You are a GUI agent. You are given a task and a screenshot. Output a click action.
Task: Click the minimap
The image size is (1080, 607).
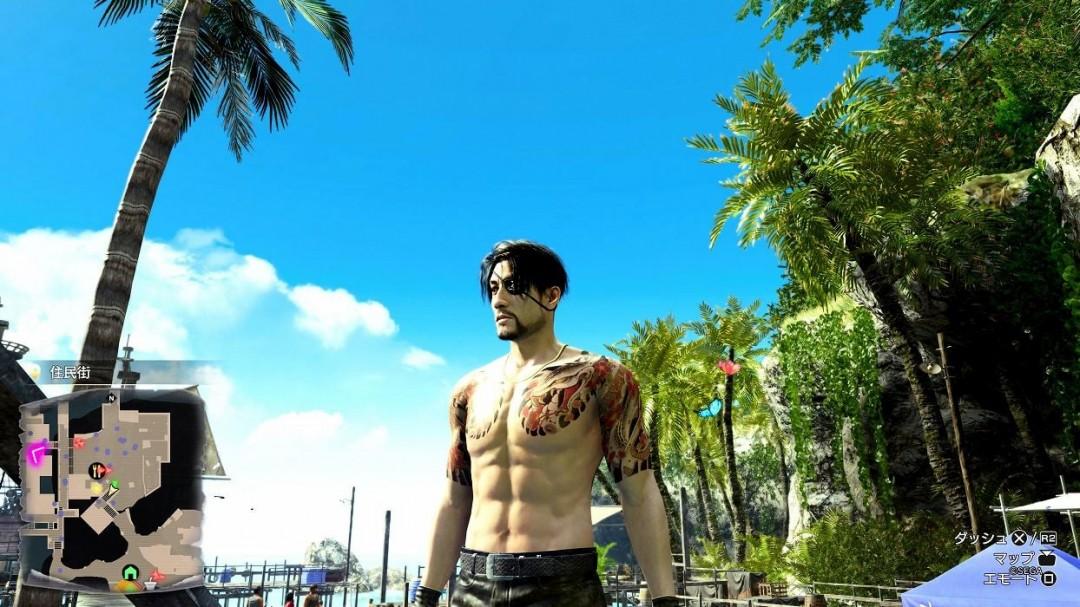pyautogui.click(x=112, y=487)
